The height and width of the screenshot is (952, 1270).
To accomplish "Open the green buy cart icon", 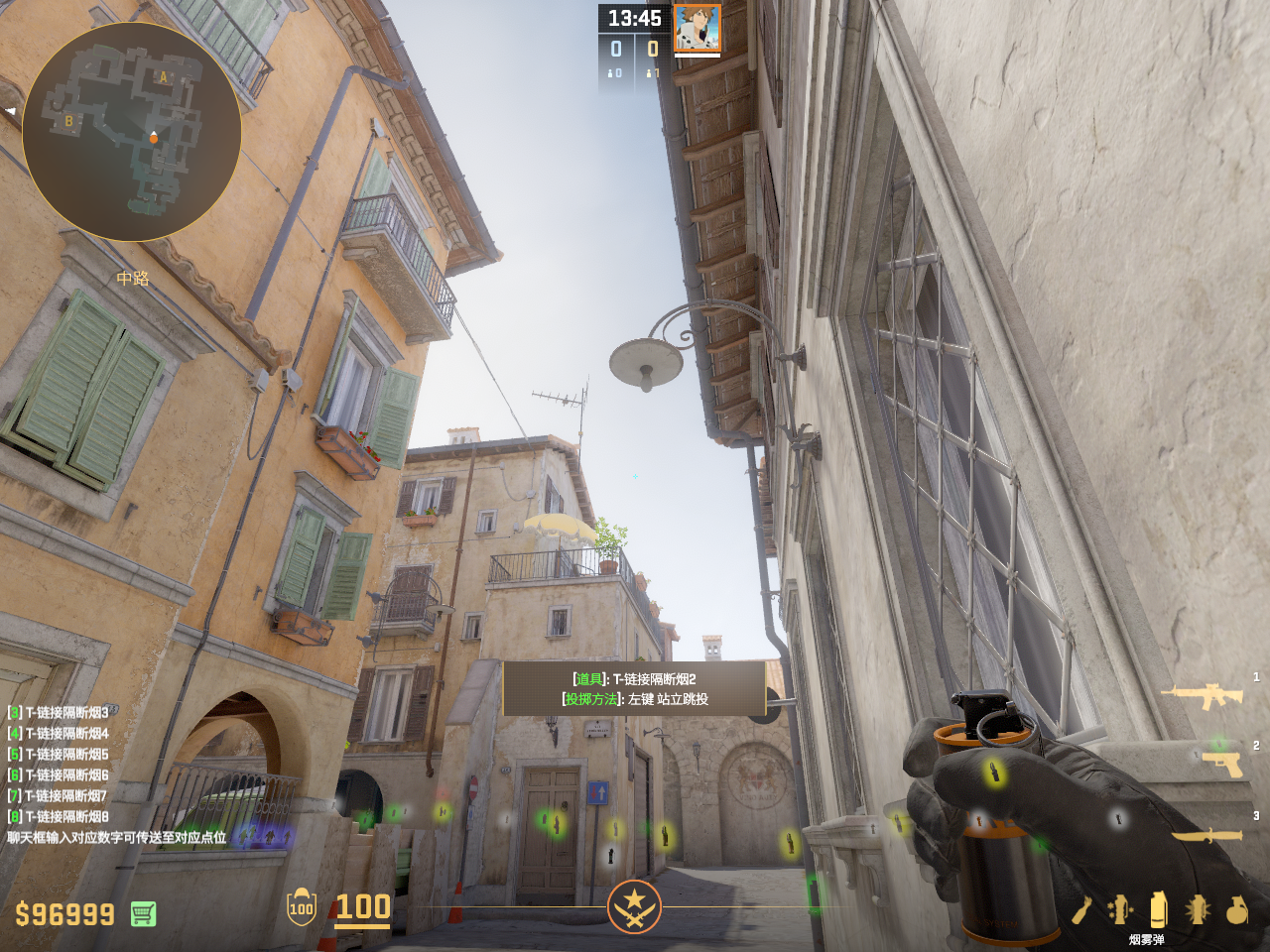I will click(143, 913).
